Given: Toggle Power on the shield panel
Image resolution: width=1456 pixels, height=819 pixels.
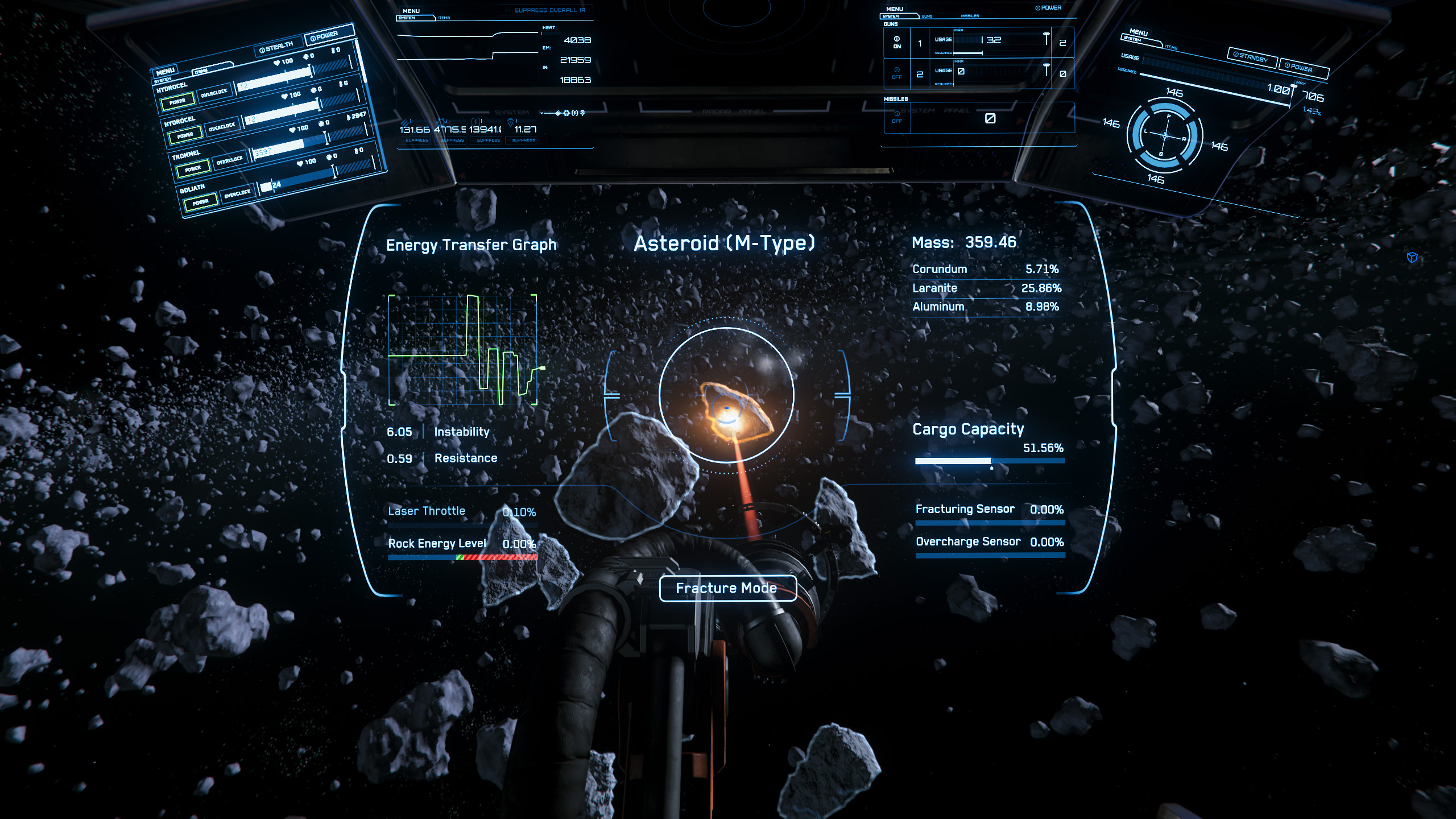Looking at the screenshot, I should pos(1302,68).
